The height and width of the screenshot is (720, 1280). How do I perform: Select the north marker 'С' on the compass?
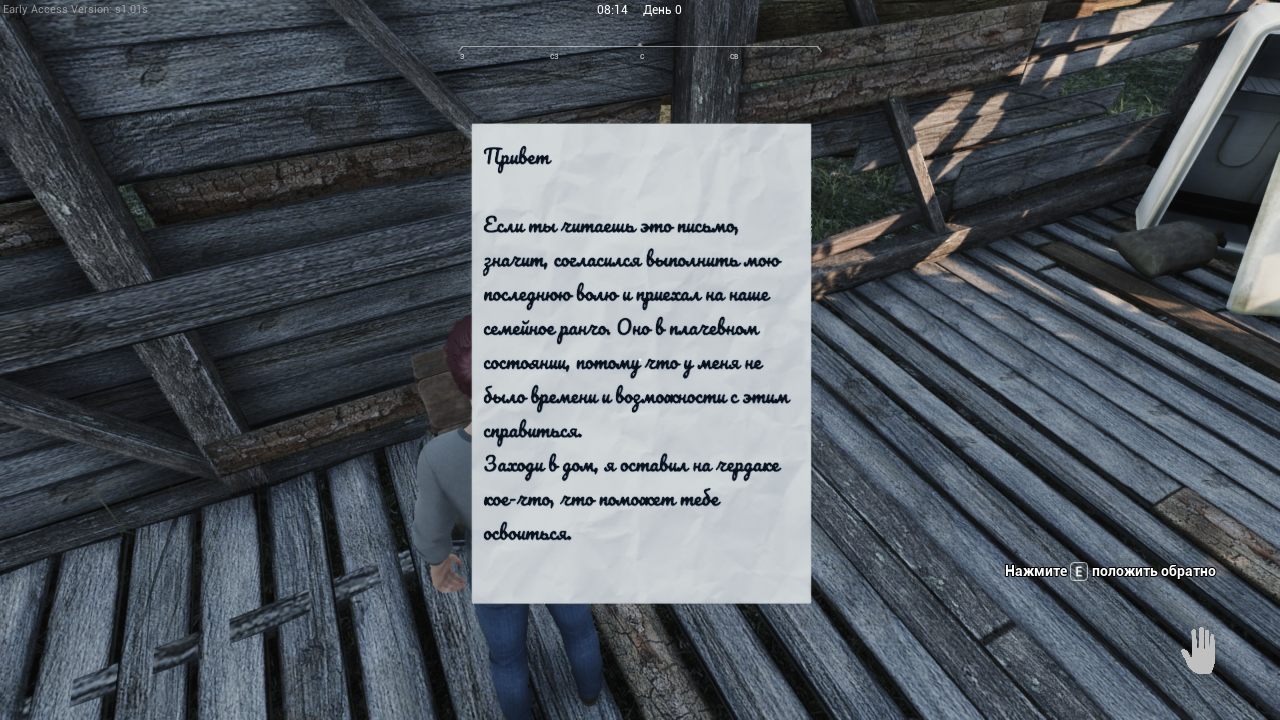641,57
